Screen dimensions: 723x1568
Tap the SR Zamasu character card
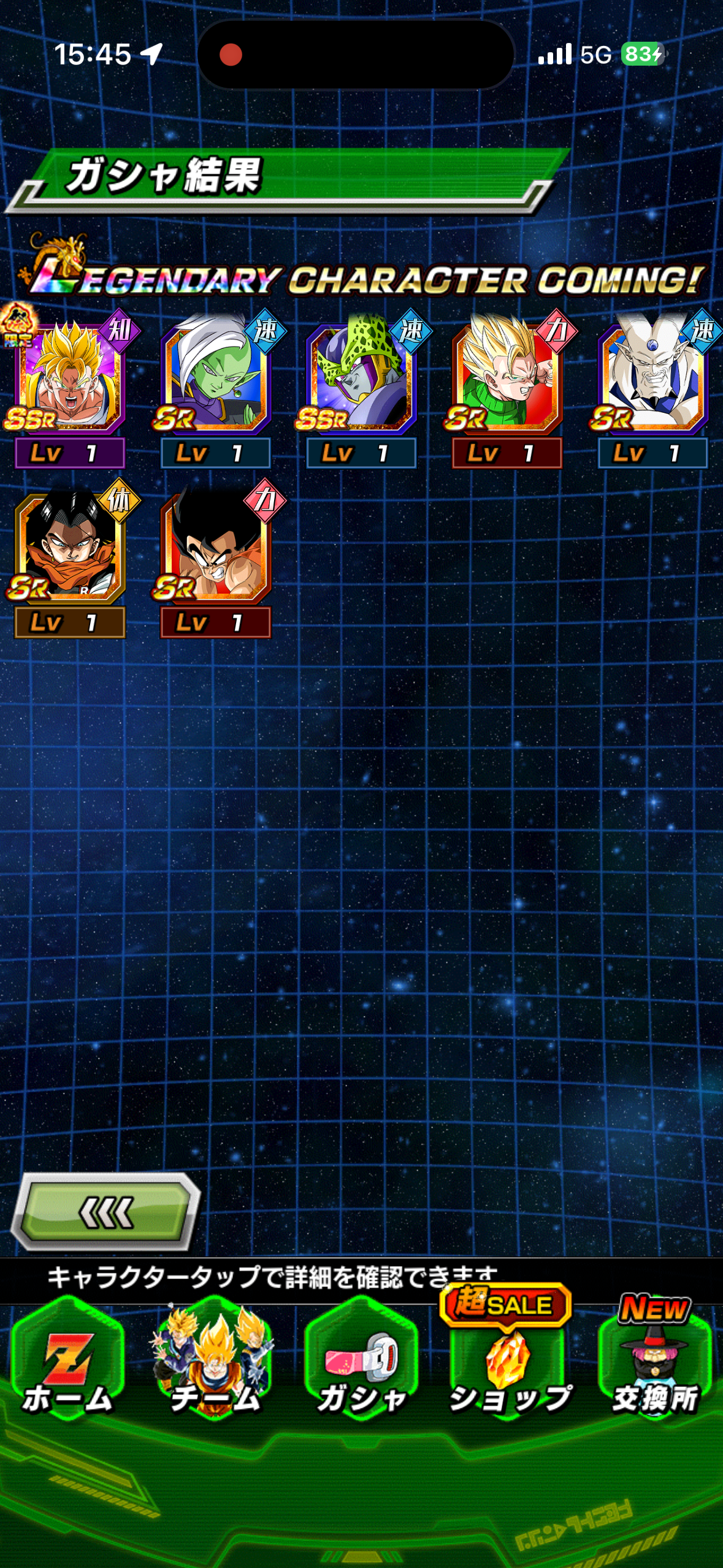click(215, 377)
